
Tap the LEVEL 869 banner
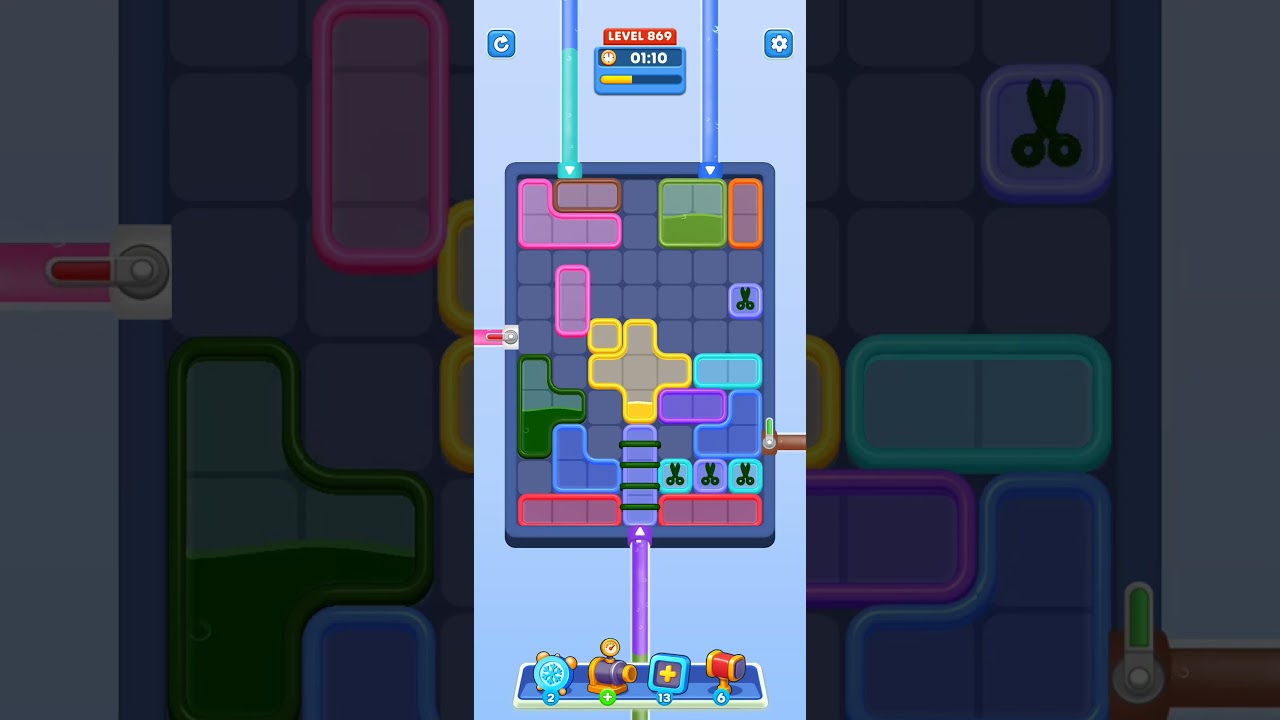point(640,35)
